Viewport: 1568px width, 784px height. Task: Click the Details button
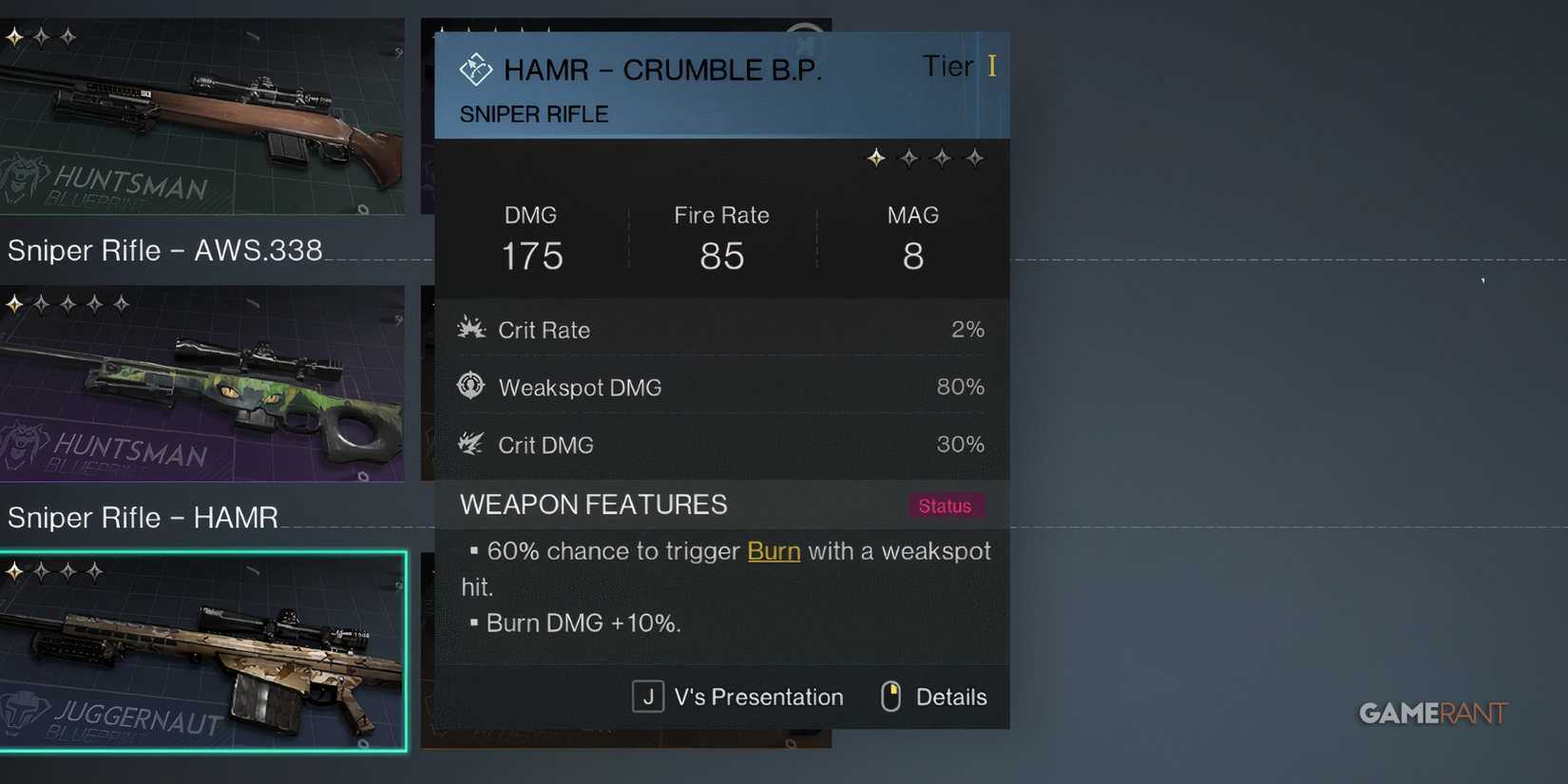pyautogui.click(x=953, y=697)
